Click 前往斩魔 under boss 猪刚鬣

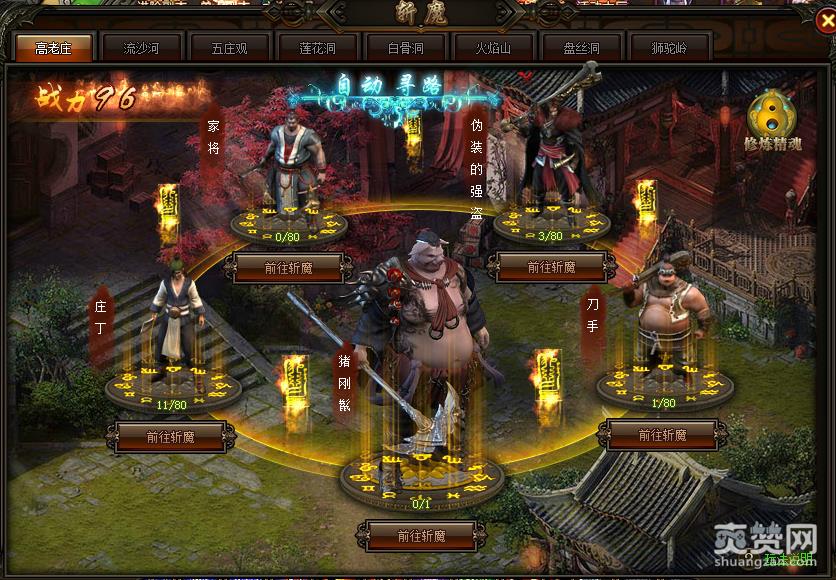[x=420, y=535]
